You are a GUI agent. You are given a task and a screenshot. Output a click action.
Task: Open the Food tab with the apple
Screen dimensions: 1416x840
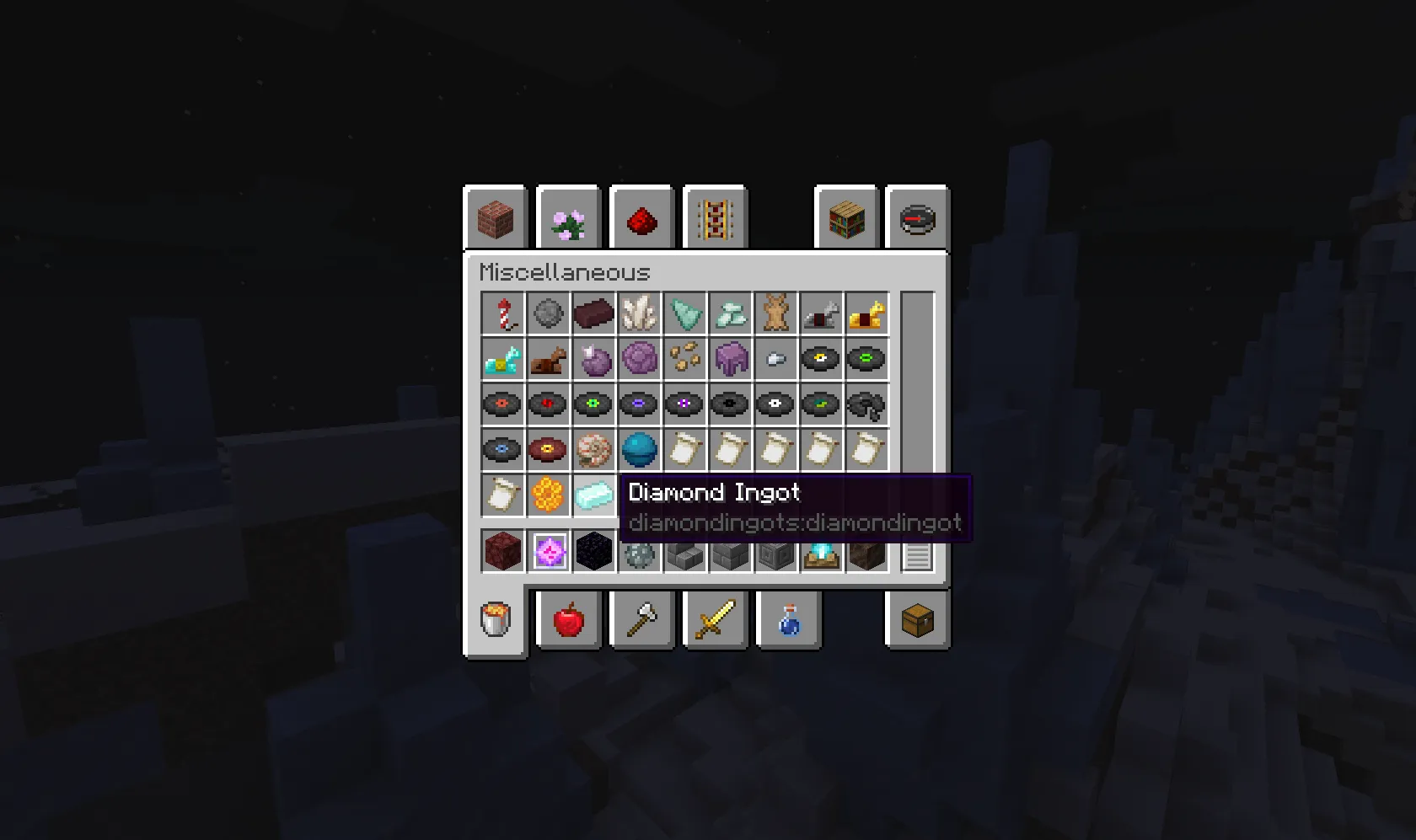(567, 619)
